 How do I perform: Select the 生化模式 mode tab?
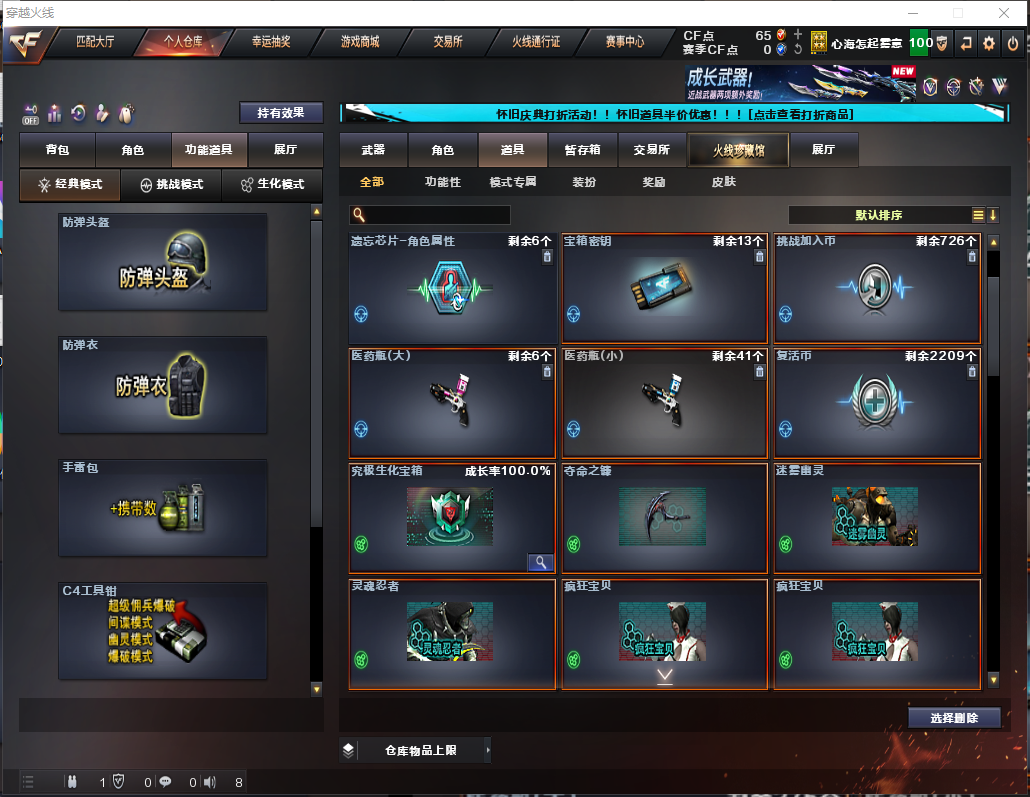[x=273, y=185]
